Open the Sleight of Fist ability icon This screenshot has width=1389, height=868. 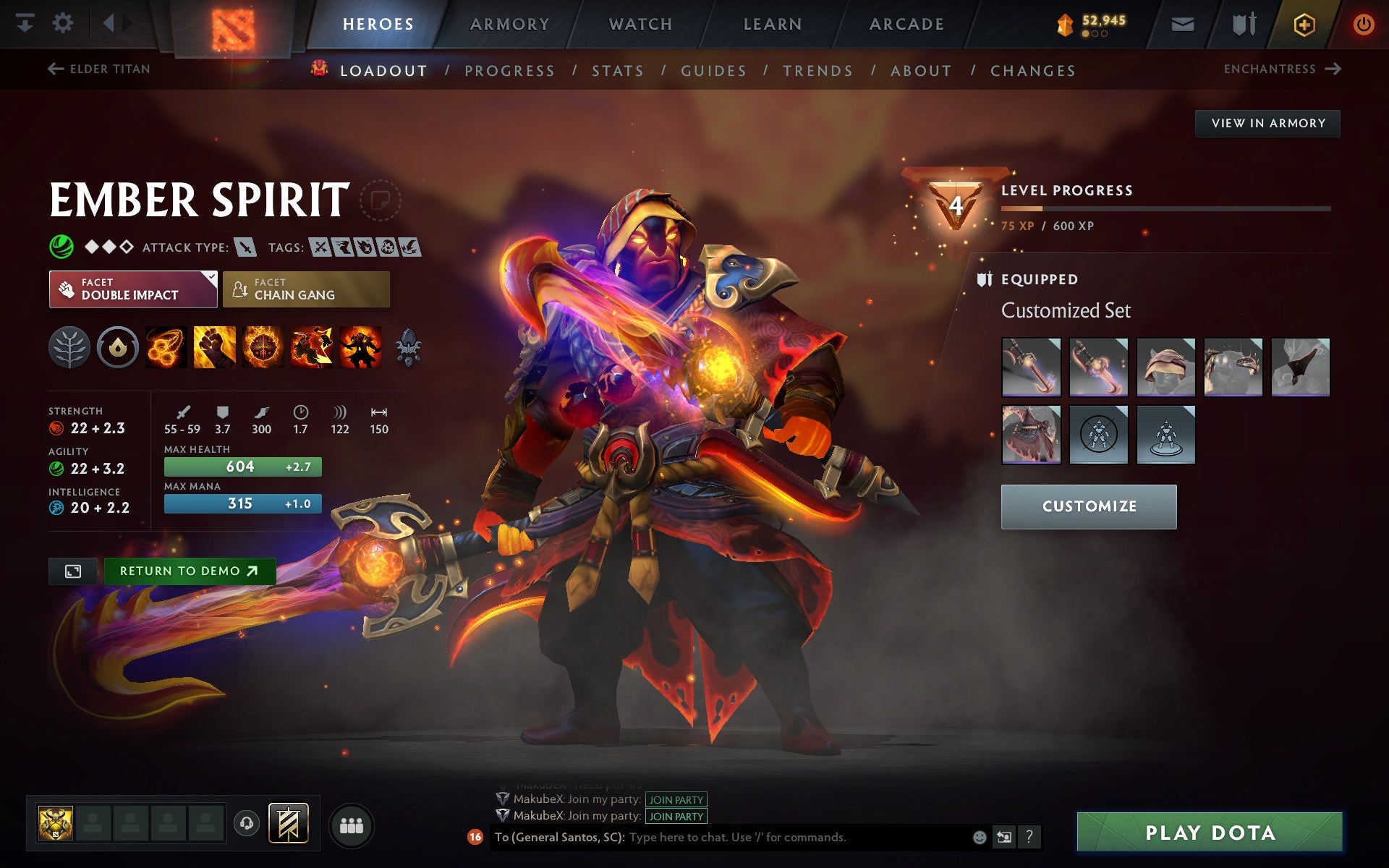click(214, 347)
